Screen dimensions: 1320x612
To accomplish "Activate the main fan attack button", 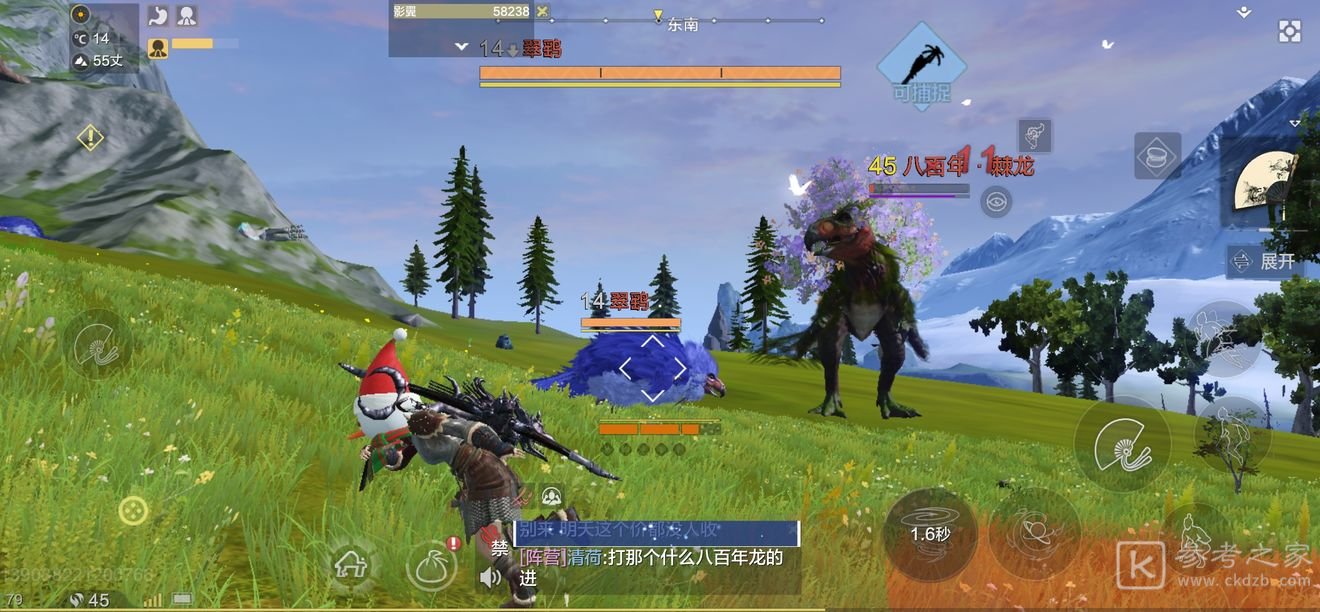I will tap(1122, 445).
